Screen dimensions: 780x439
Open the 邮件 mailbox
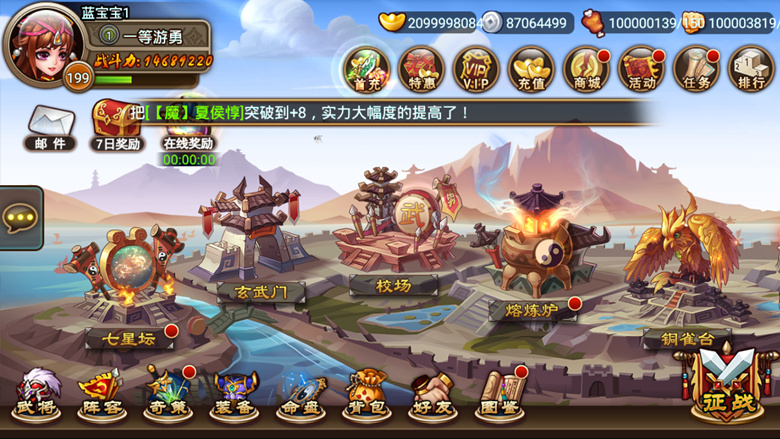point(50,128)
